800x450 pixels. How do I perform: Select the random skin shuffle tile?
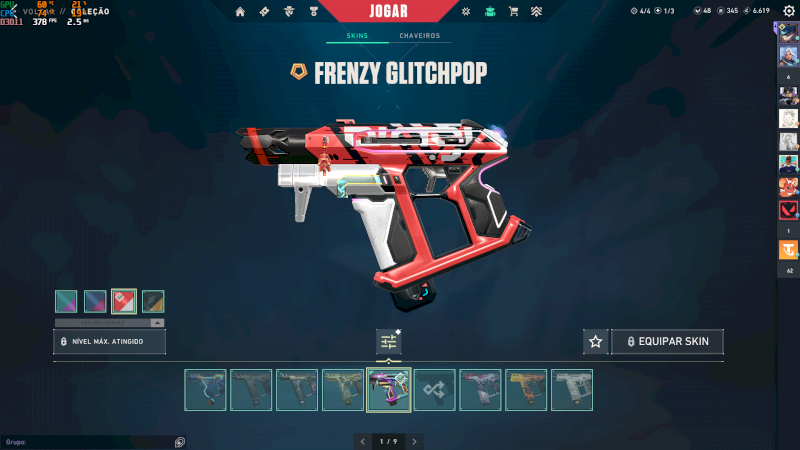click(435, 390)
